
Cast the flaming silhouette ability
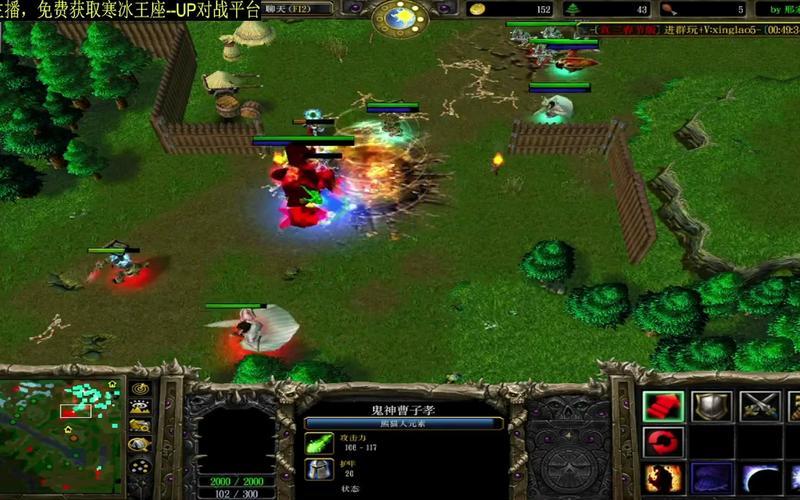(662, 477)
